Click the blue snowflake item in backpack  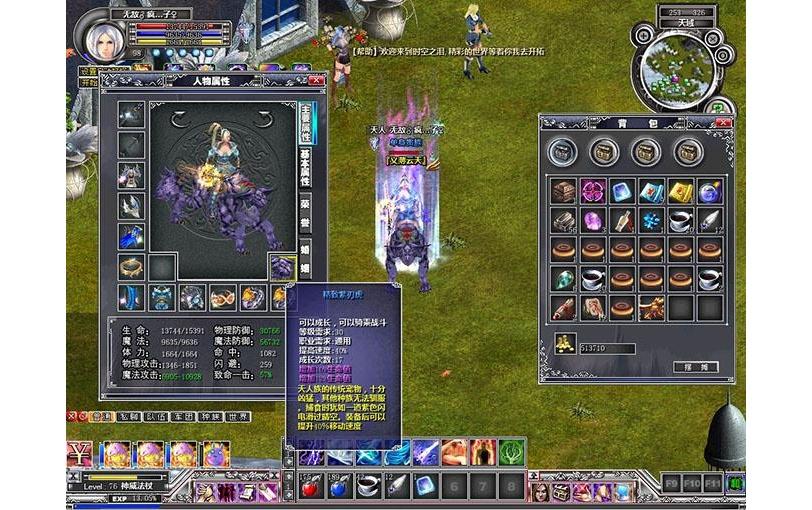[x=652, y=220]
